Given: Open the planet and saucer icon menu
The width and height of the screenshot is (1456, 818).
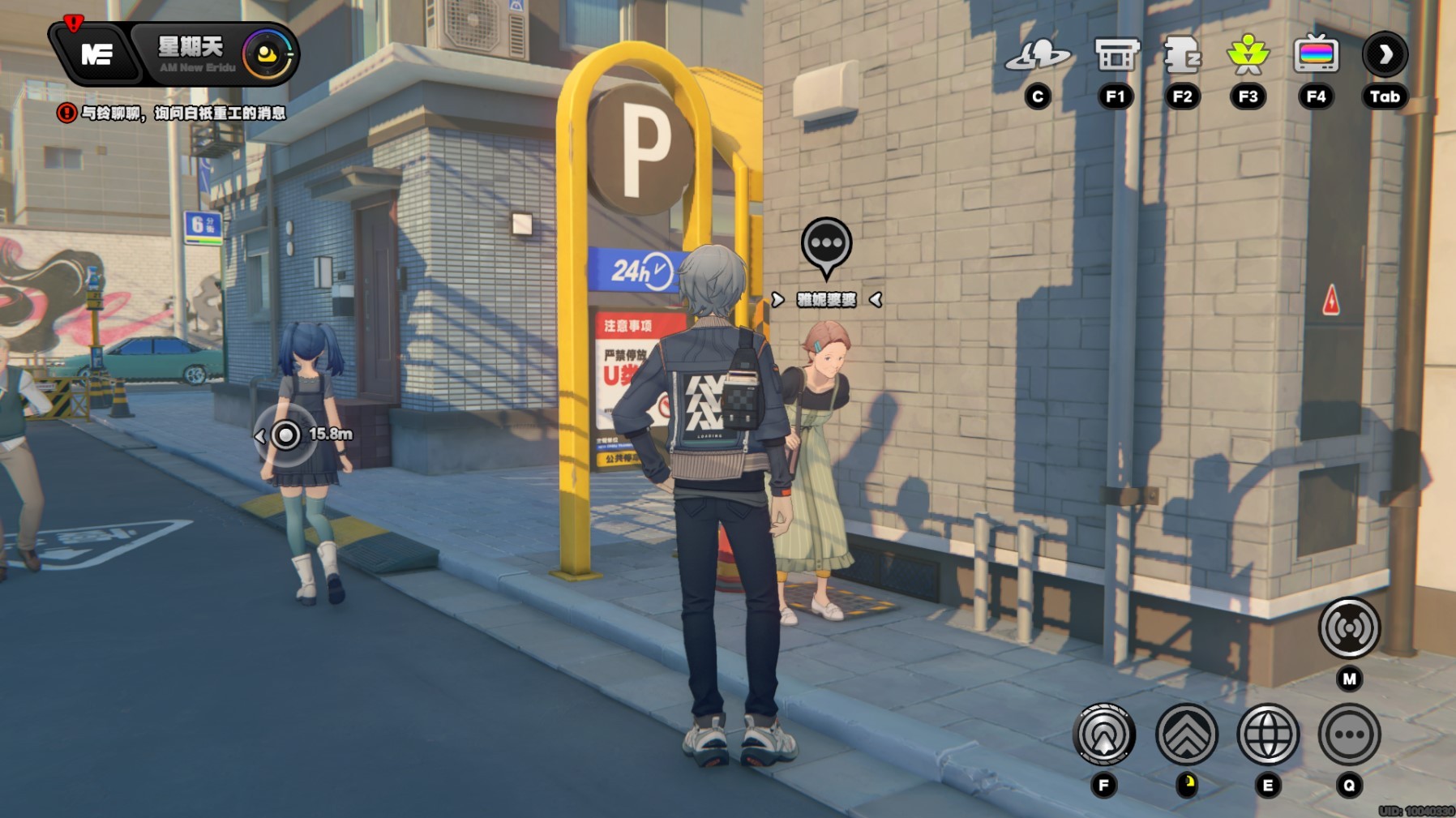Looking at the screenshot, I should pyautogui.click(x=1038, y=55).
